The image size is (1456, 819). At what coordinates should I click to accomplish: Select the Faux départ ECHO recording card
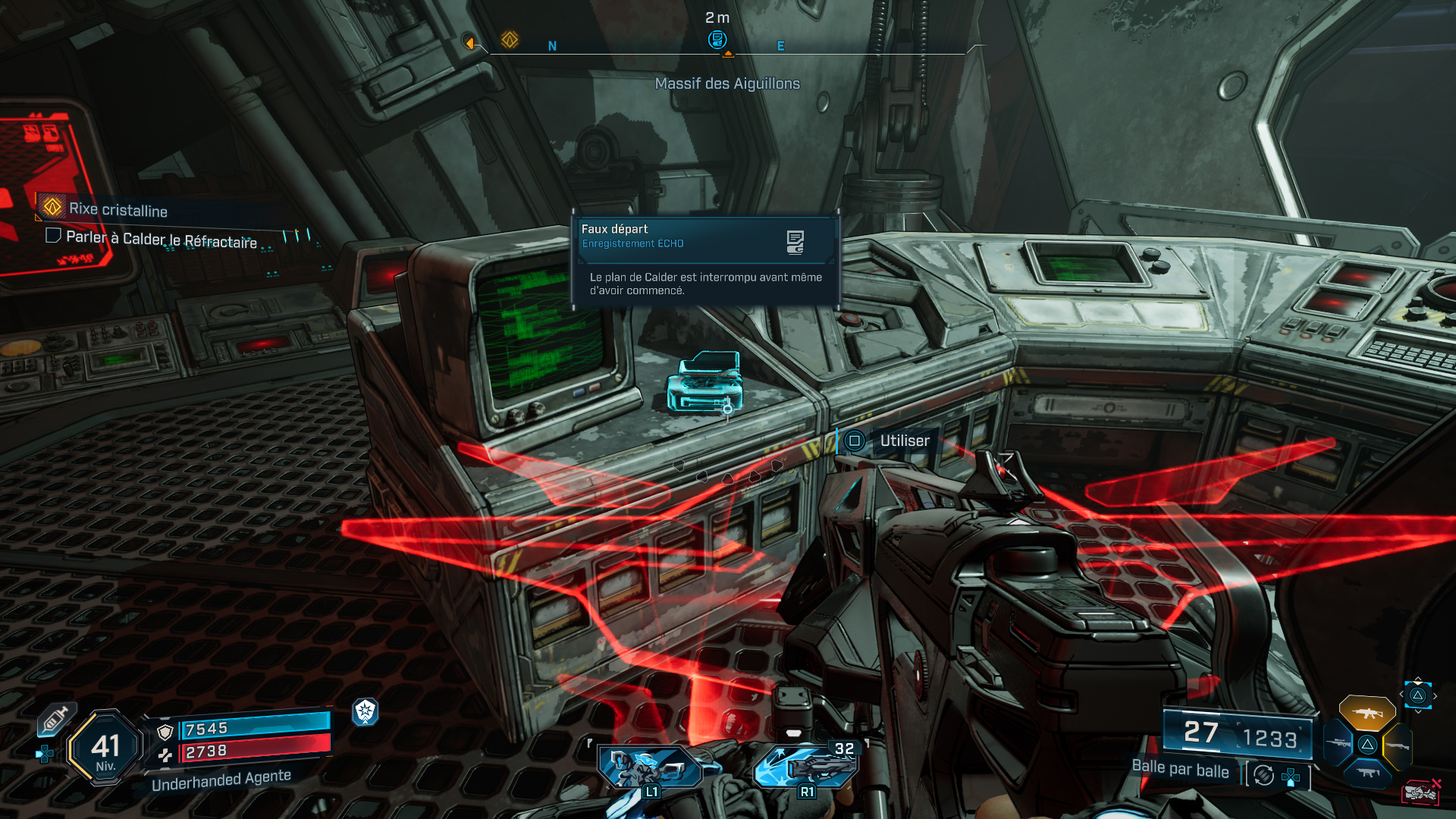[x=705, y=260]
